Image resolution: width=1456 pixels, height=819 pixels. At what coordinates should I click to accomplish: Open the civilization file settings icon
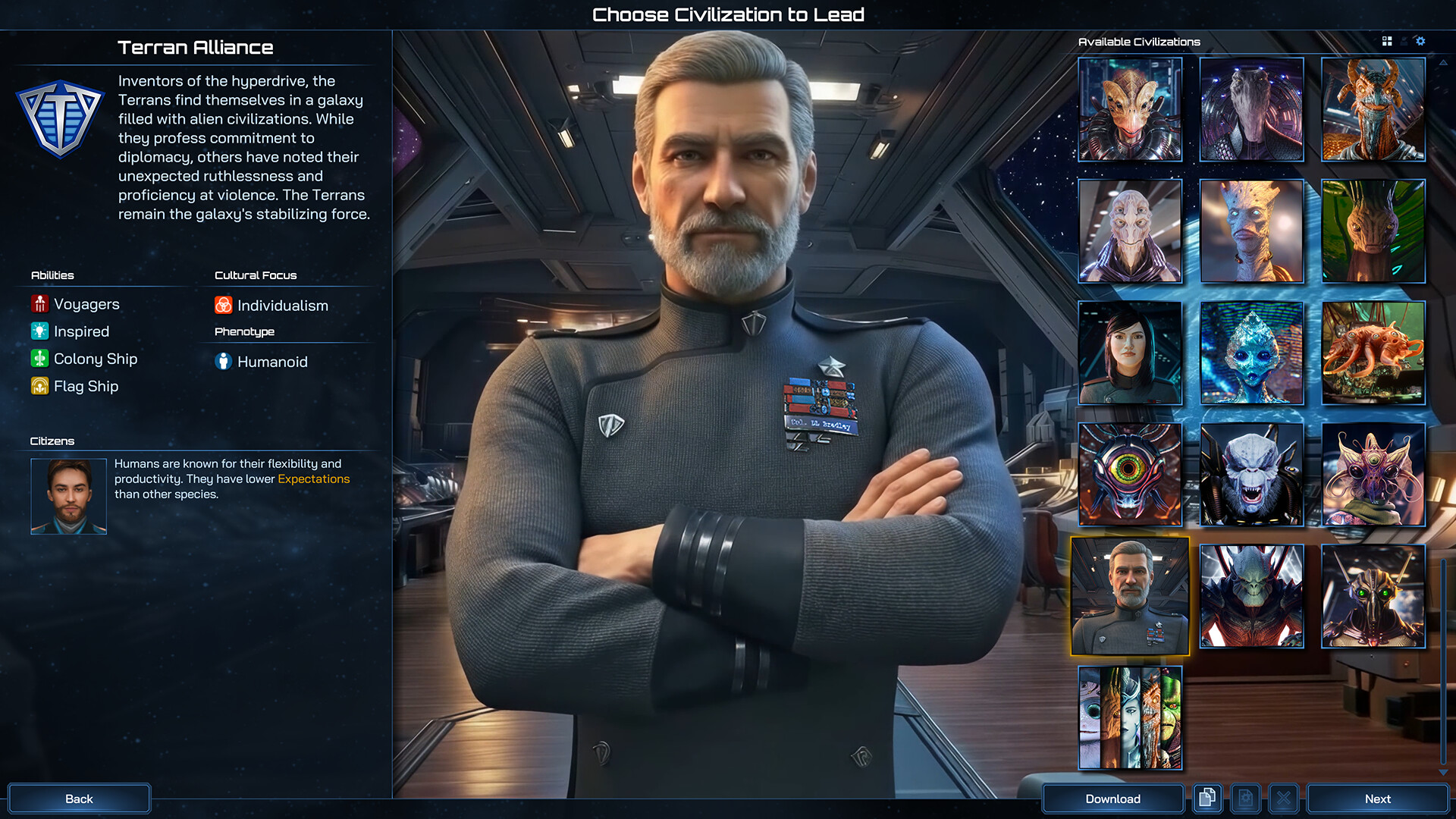1246,798
